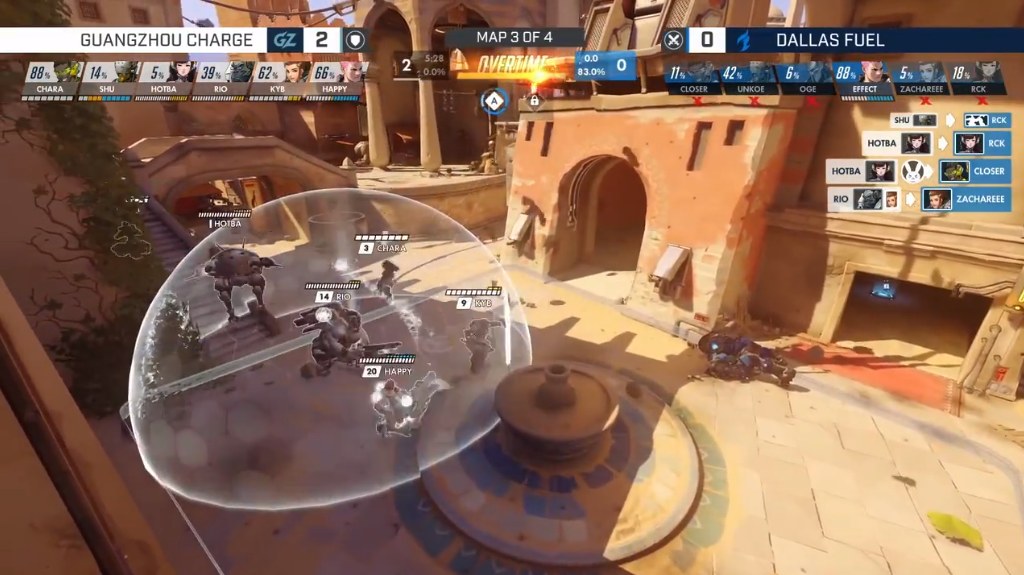Click the Dallas Fuel team logo
This screenshot has height=575, width=1024.
743,40
